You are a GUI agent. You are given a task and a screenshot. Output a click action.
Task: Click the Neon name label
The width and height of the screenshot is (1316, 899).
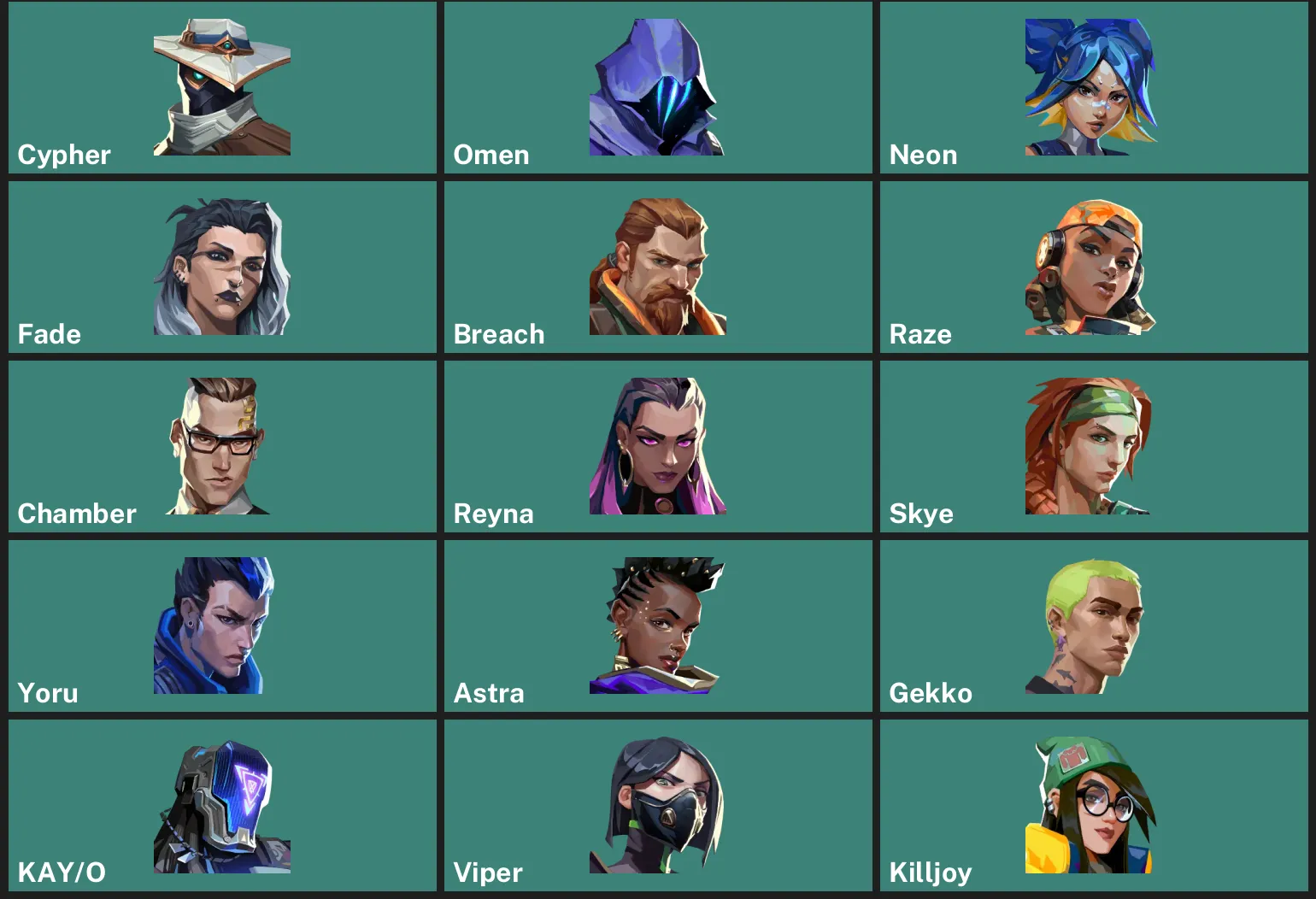click(923, 155)
